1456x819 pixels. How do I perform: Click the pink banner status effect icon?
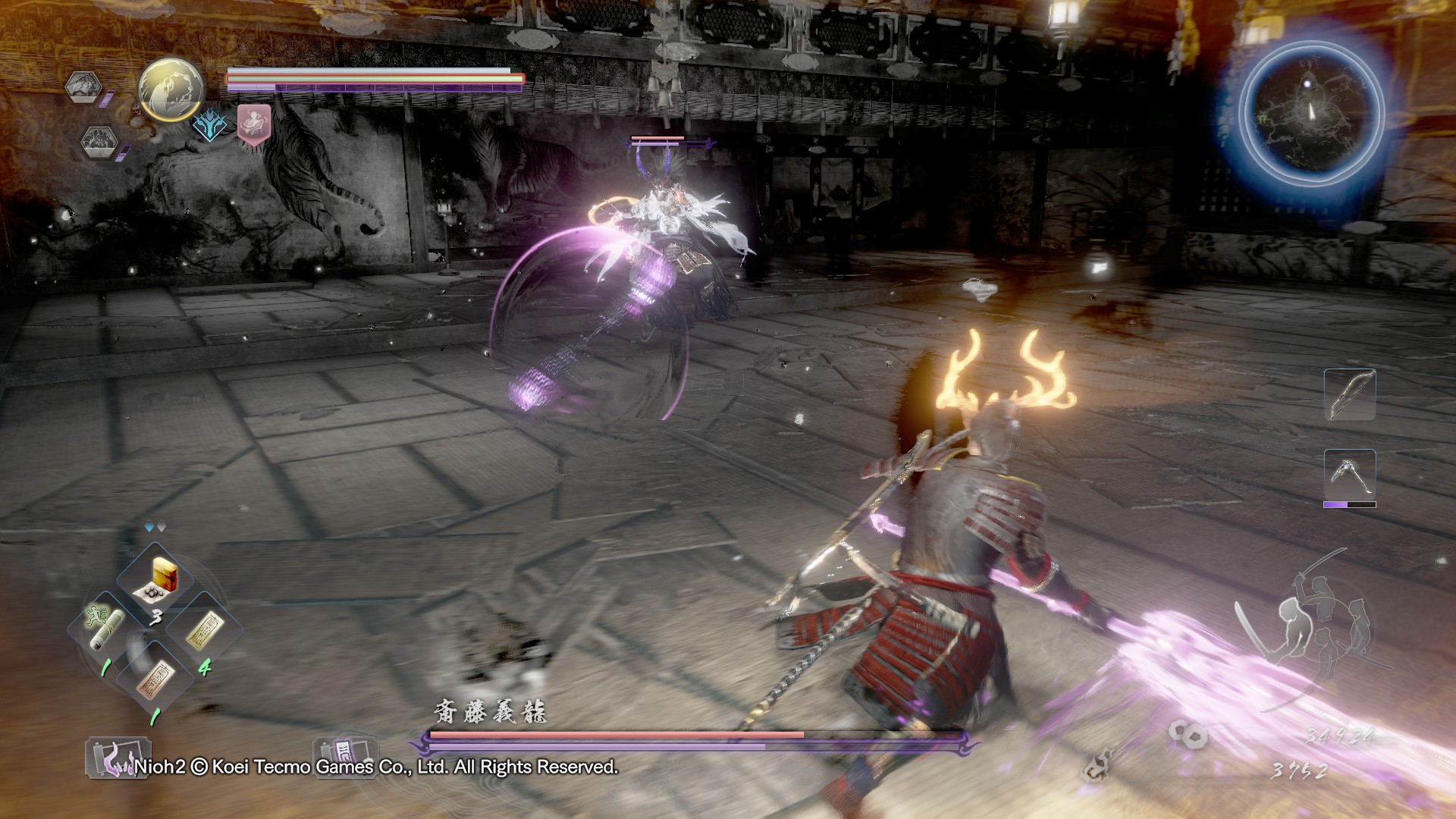point(253,123)
